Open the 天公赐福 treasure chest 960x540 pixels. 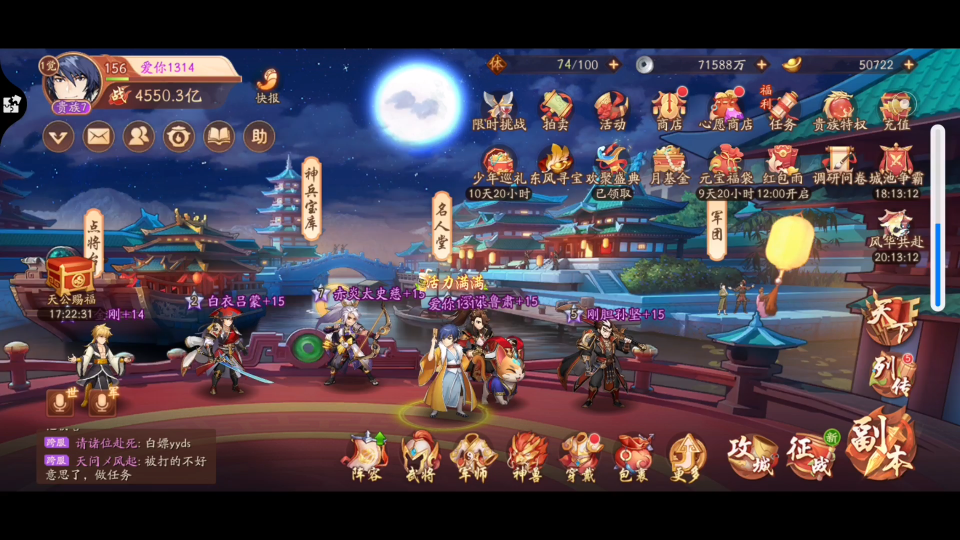point(71,275)
